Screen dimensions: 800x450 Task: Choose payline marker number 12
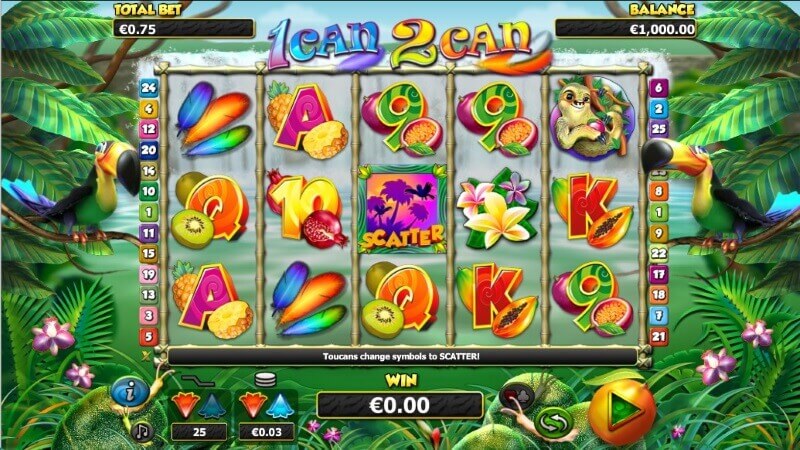pyautogui.click(x=149, y=128)
